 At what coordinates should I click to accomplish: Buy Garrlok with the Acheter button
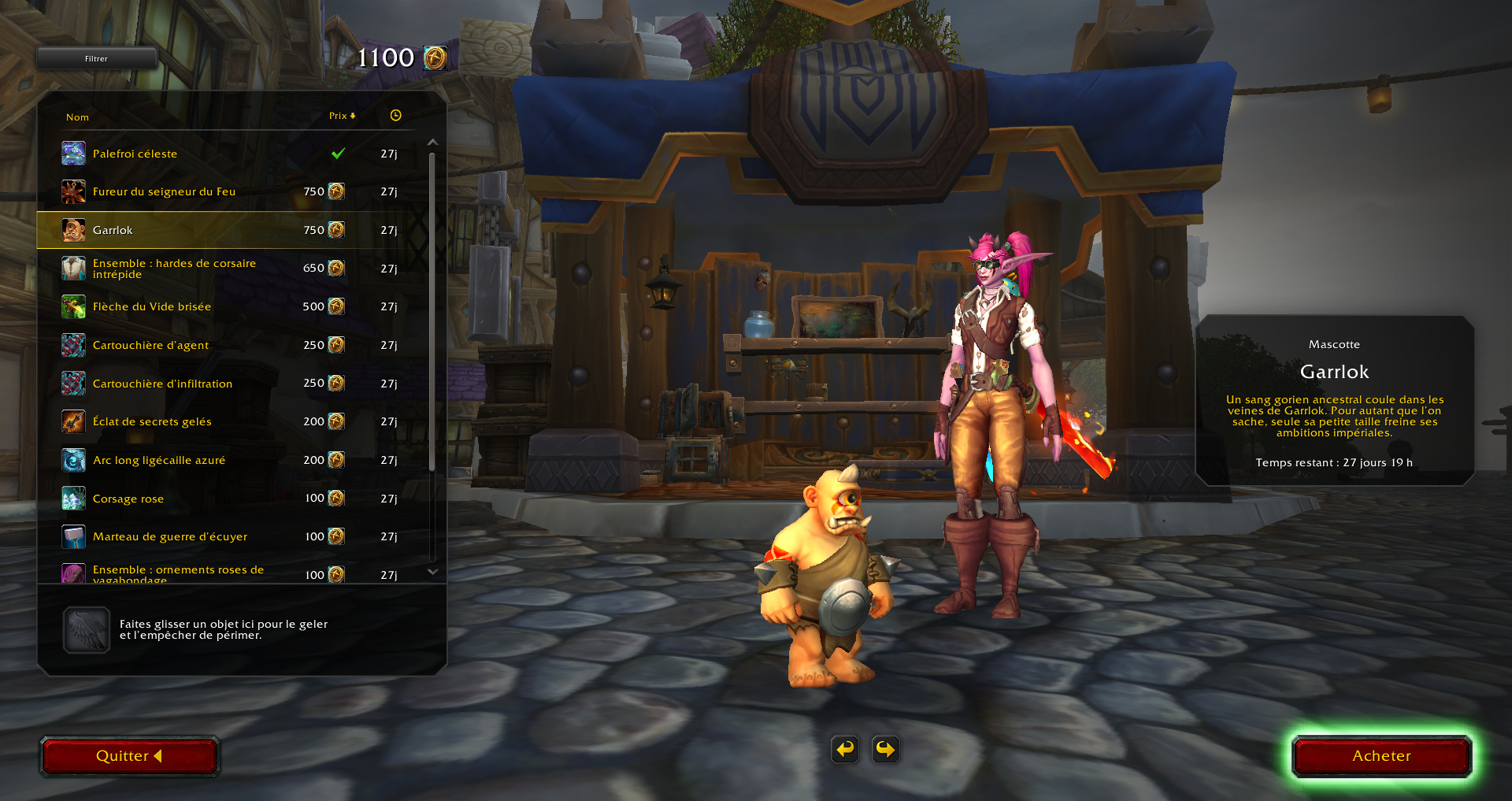click(x=1381, y=756)
